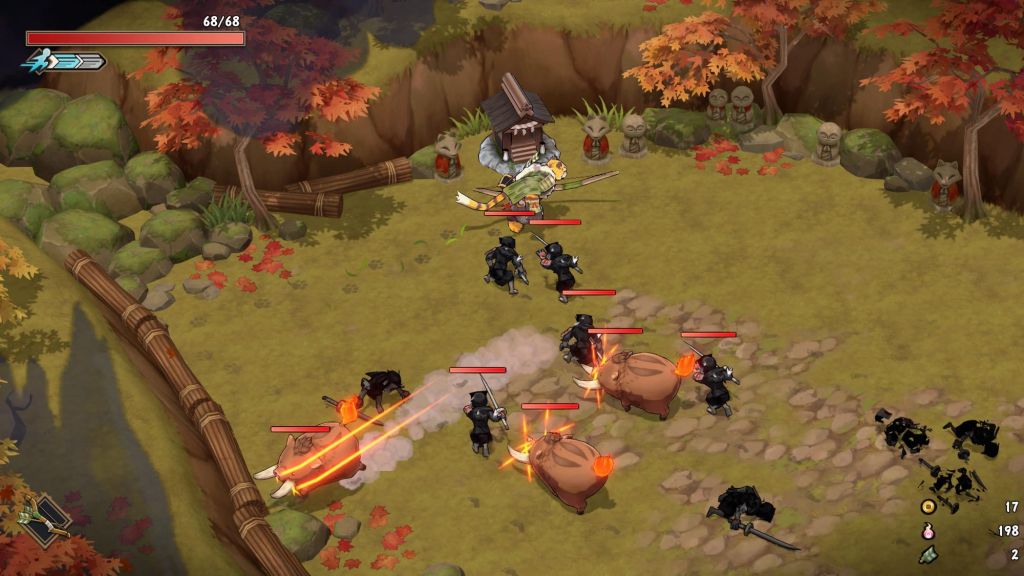The width and height of the screenshot is (1024, 576).
Task: Select the equipped weapon slot
Action: pos(46,518)
